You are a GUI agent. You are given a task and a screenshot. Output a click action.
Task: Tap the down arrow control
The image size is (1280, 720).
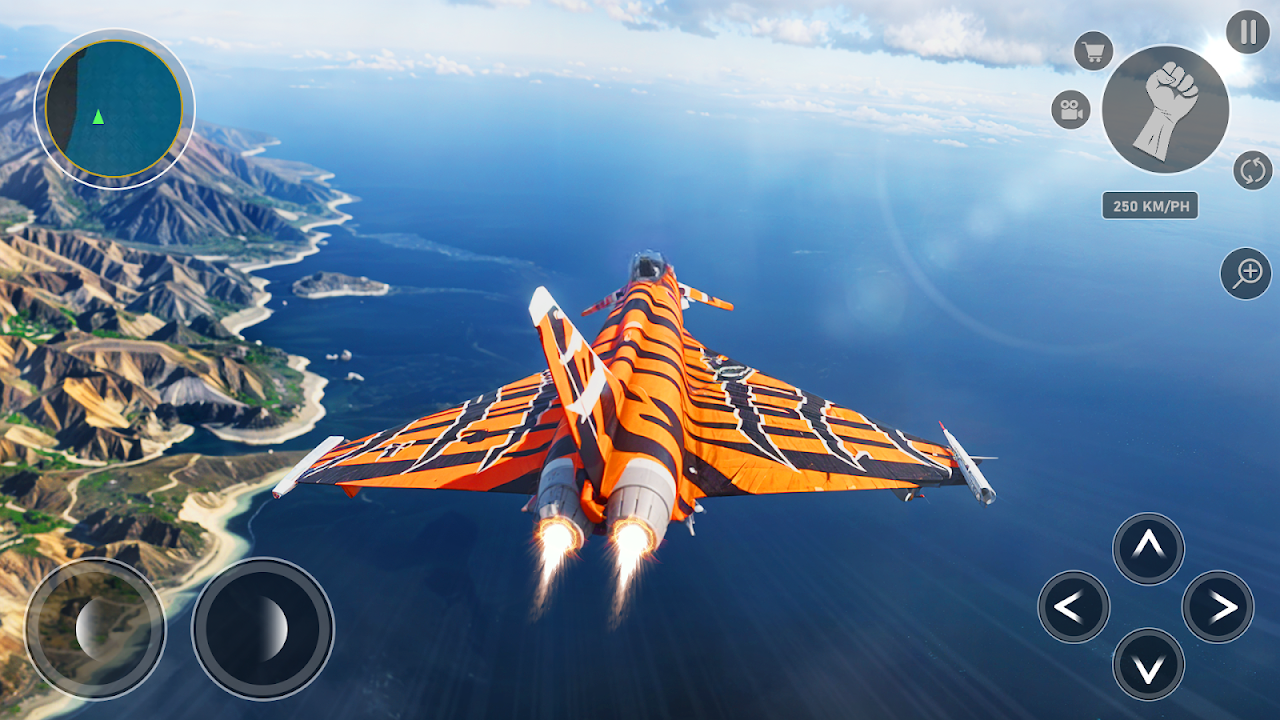pyautogui.click(x=1148, y=664)
